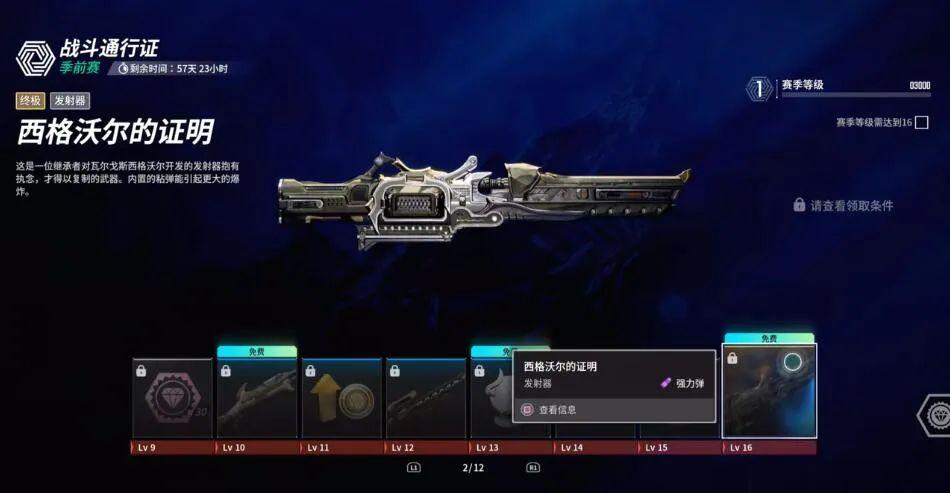Screen dimensions: 950x493
Task: Pick the Lv 12 weapon reward tile
Action: (426, 398)
